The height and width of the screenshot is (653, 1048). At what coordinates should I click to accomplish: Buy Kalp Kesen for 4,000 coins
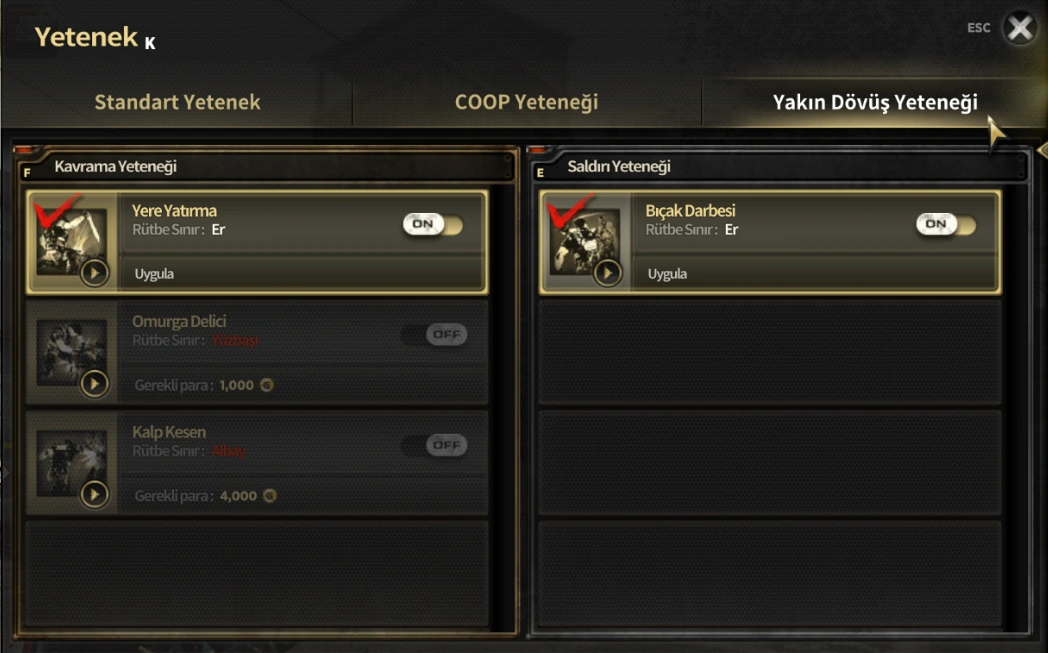point(204,495)
